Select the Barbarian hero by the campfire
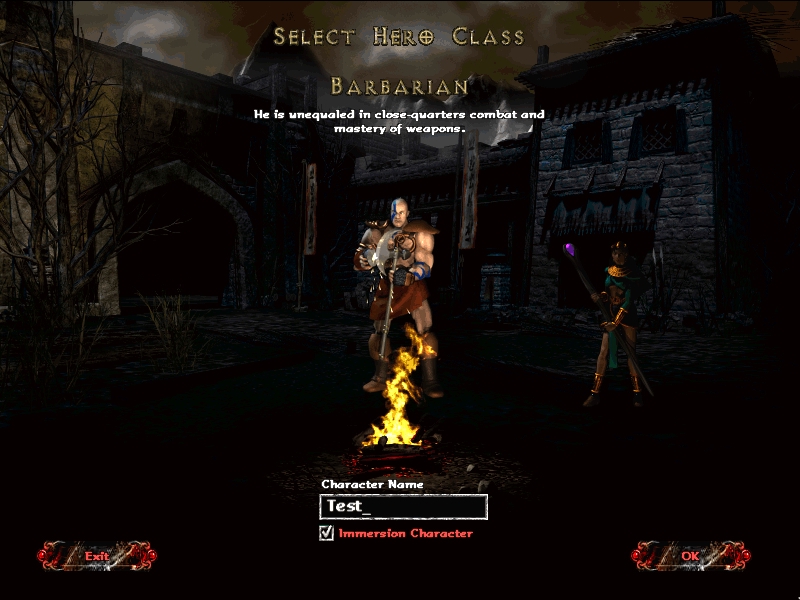Image resolution: width=800 pixels, height=600 pixels. click(x=402, y=290)
